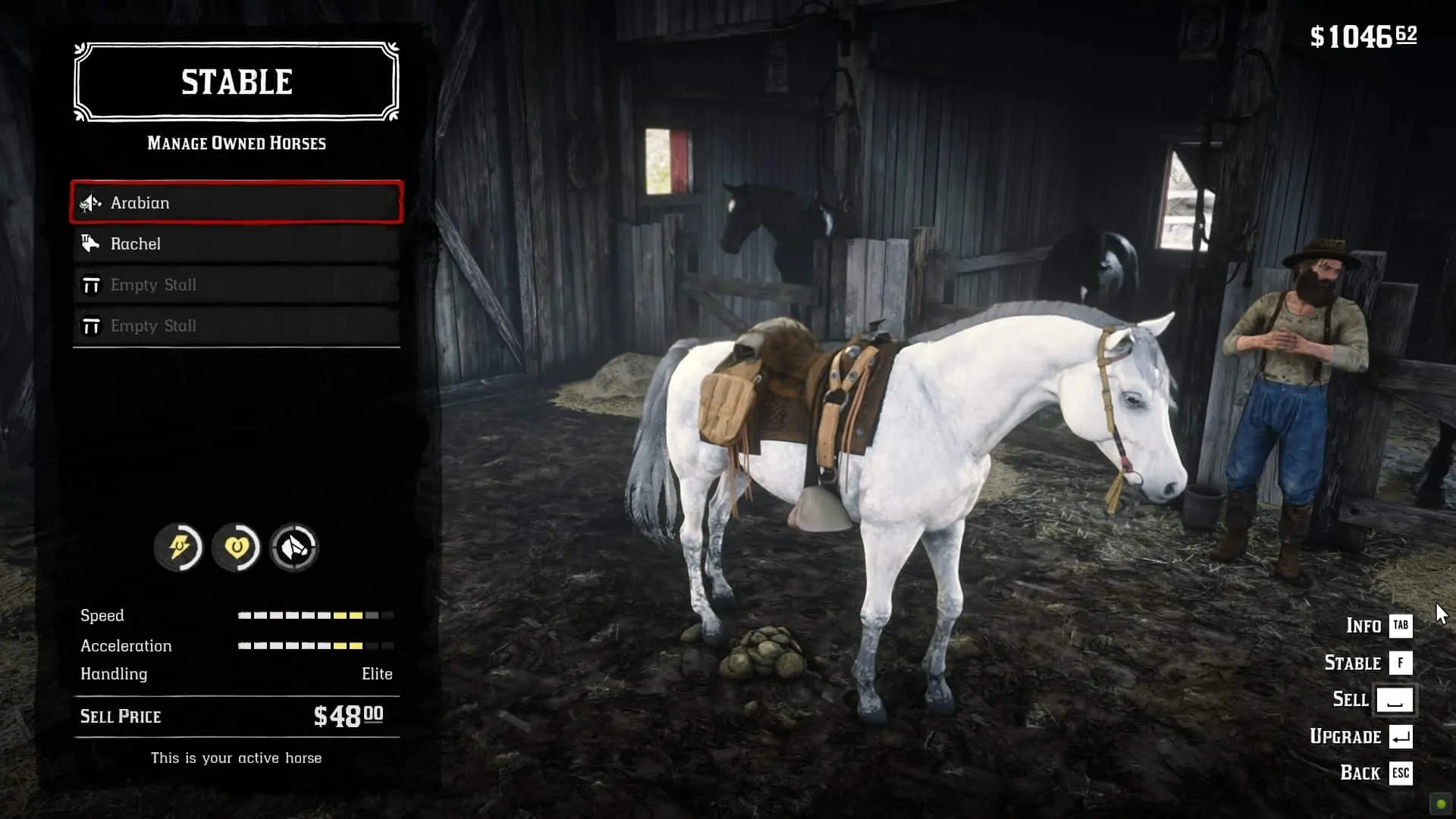Choose Rachel from the owned horses

236,243
